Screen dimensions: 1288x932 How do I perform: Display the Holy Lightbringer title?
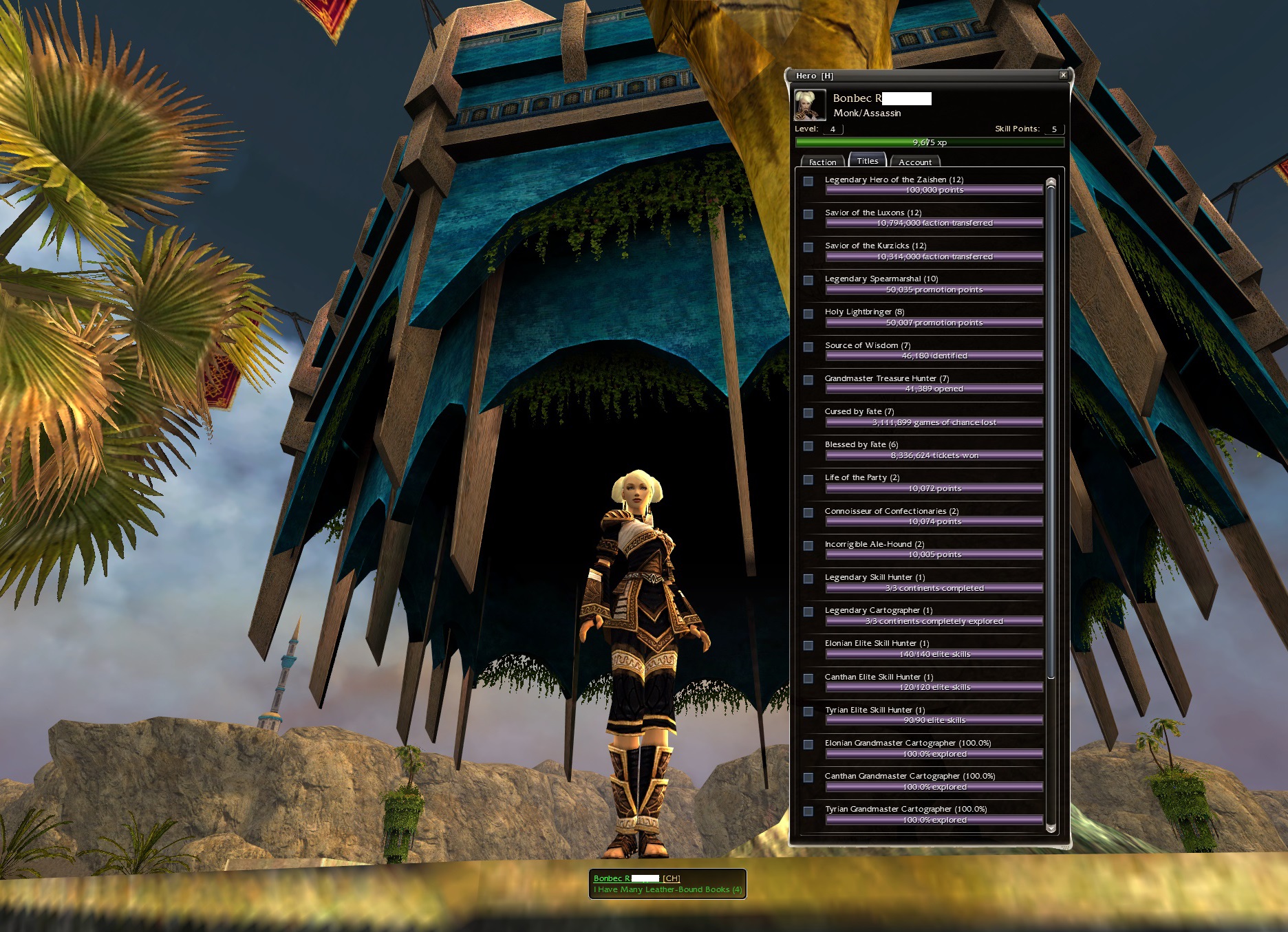pos(808,314)
